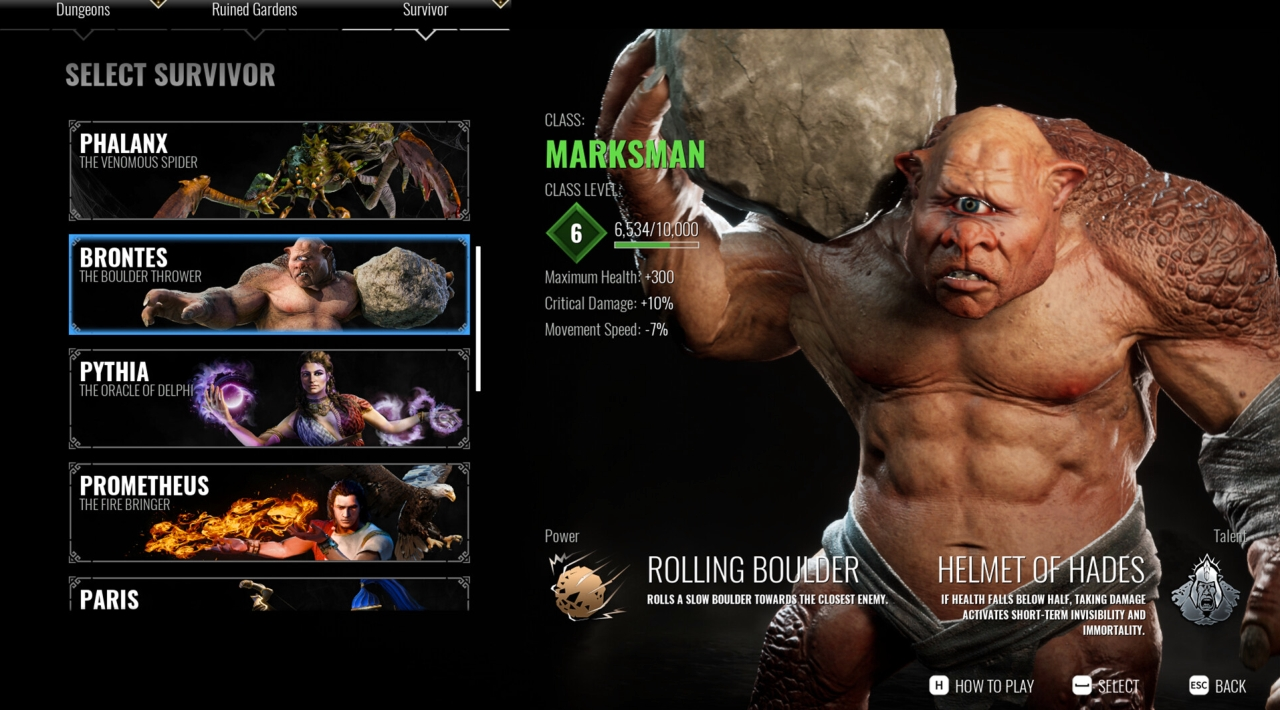Choose Brontes the Boulder Thrower
This screenshot has width=1280, height=710.
(x=269, y=285)
